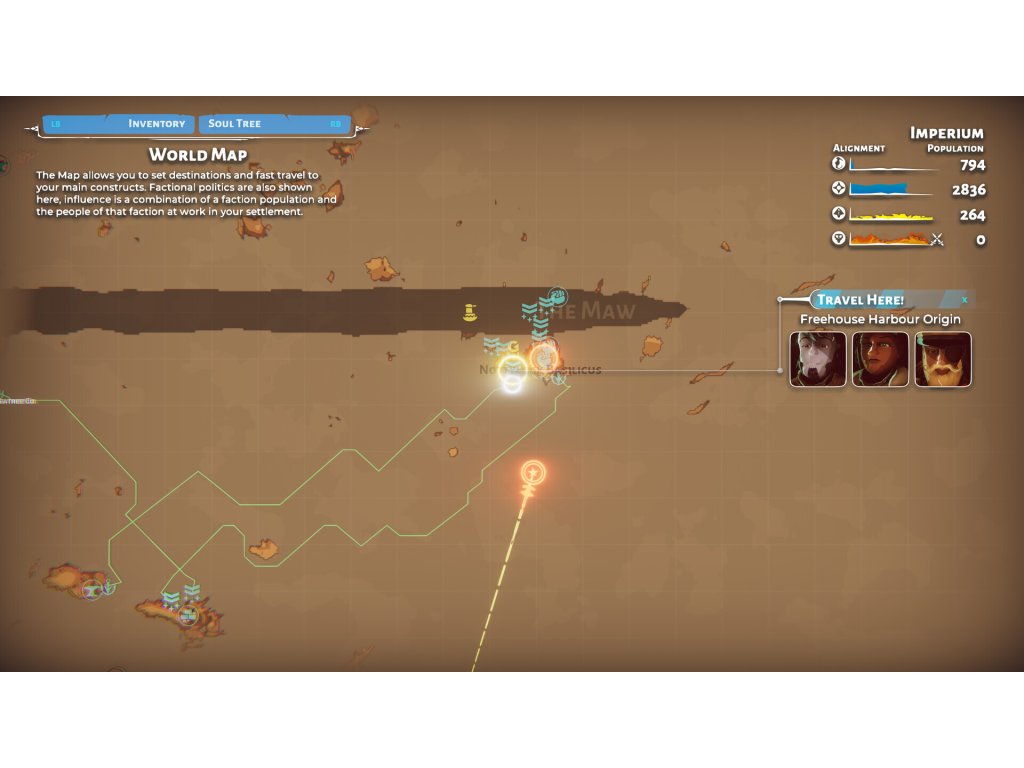Select the anvil marker on the island
This screenshot has width=1024, height=768.
(93, 589)
